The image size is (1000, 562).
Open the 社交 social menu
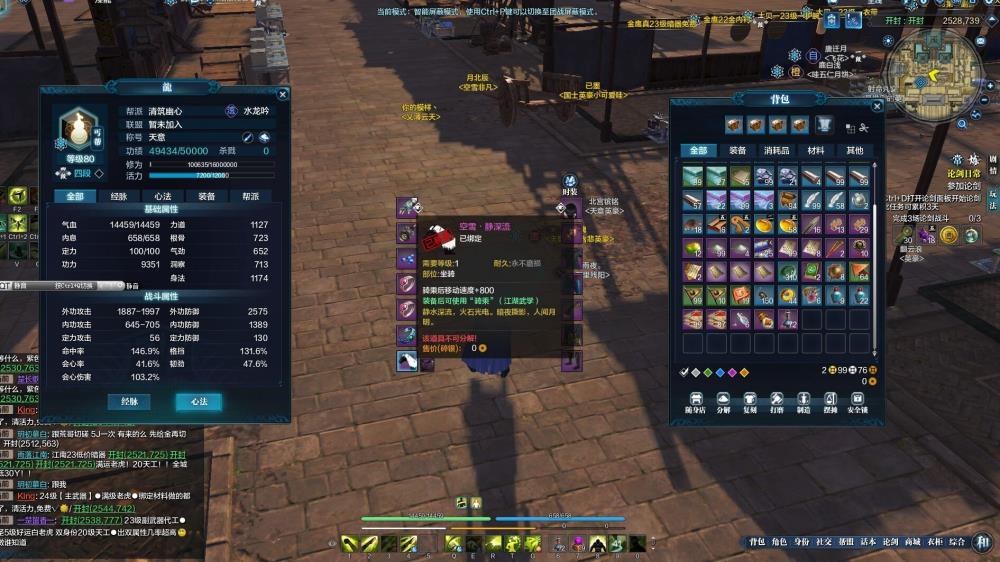click(x=823, y=542)
